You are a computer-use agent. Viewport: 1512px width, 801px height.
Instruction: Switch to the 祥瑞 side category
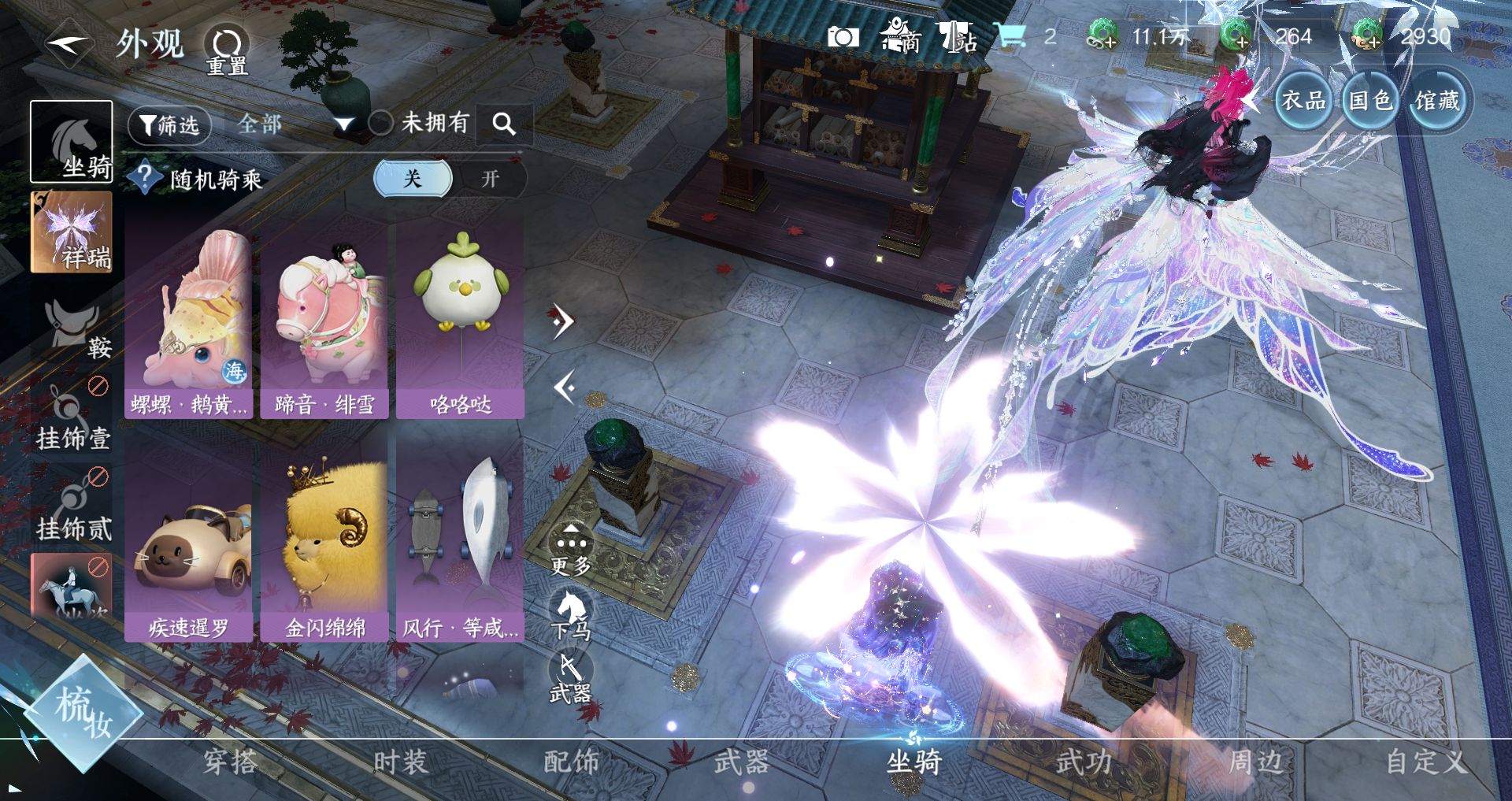[72, 232]
